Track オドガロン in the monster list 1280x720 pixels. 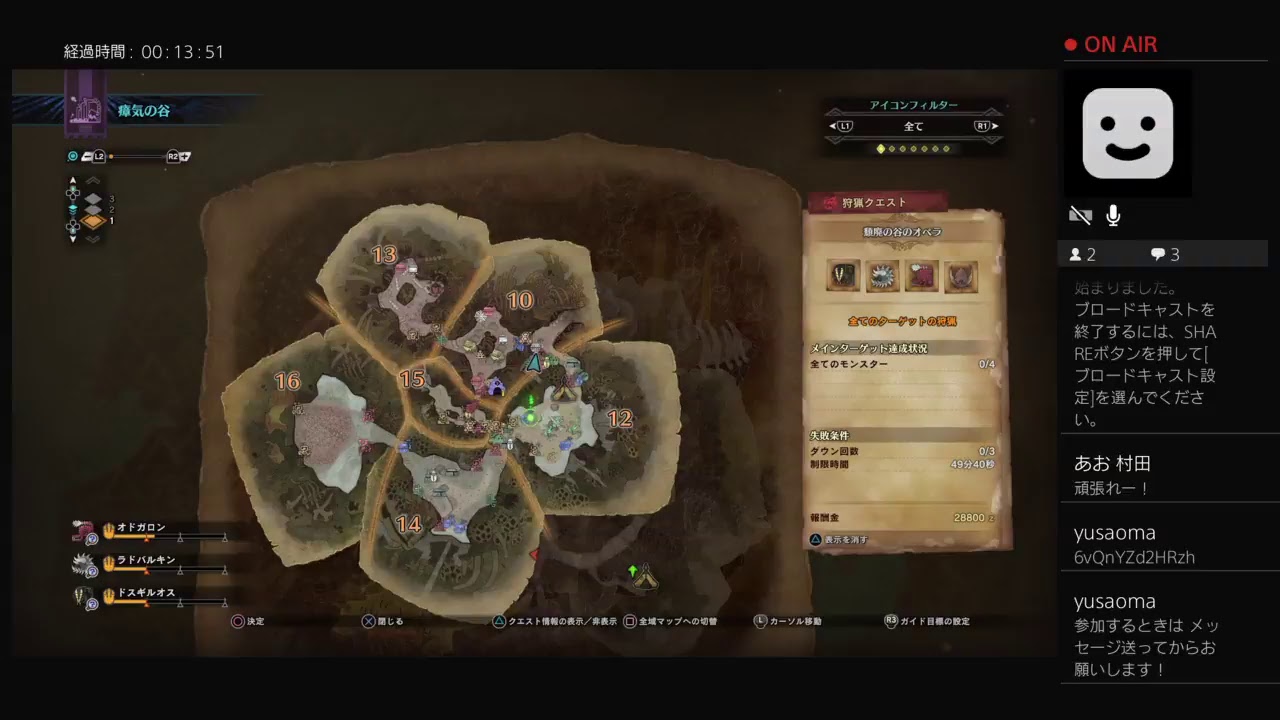[140, 527]
